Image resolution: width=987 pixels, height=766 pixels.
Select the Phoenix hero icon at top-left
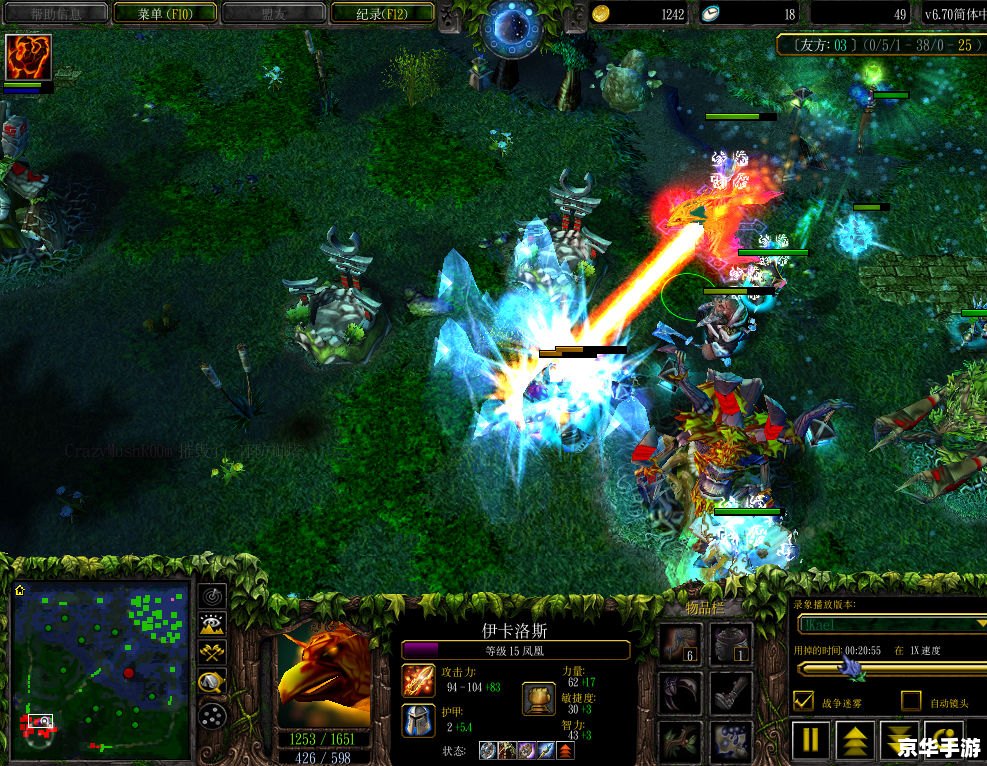tap(28, 58)
